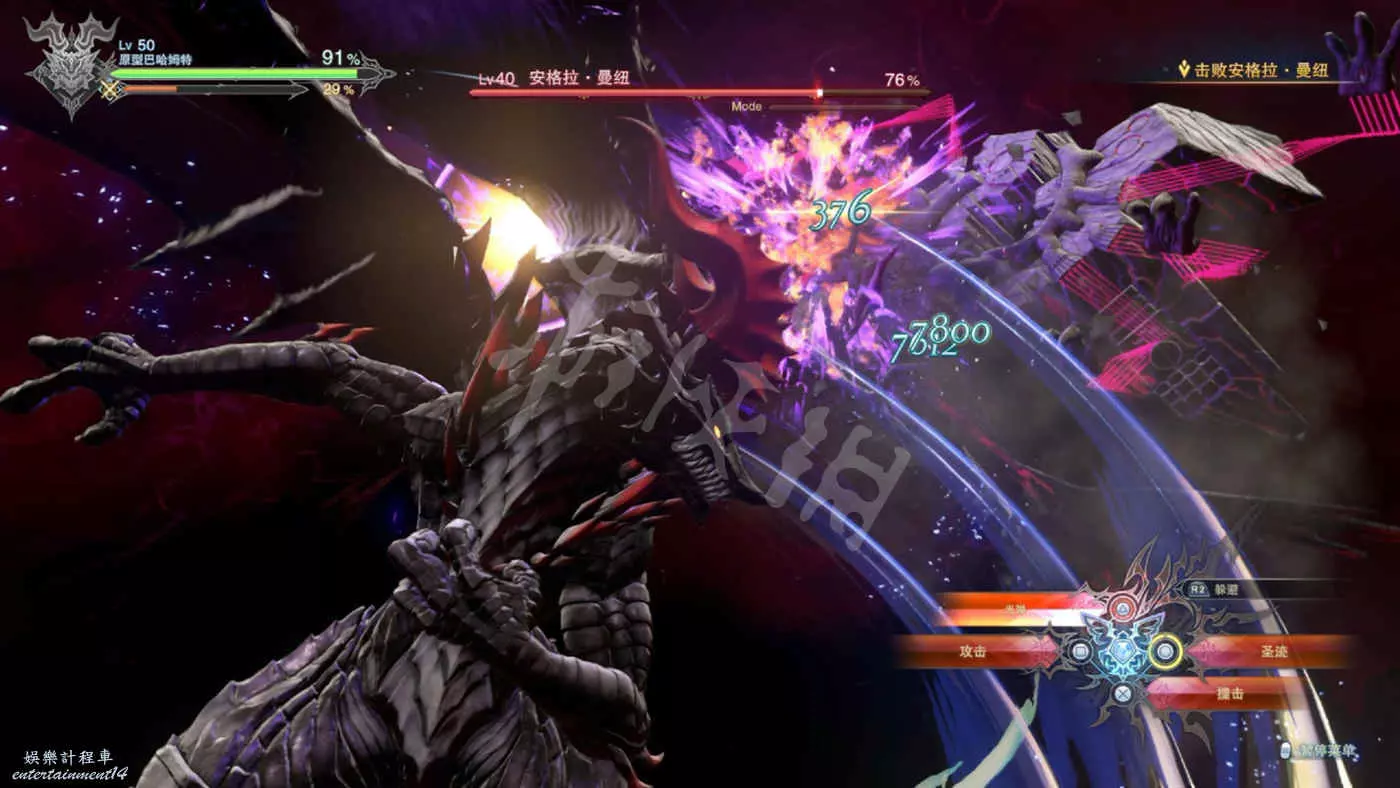Choose the 撞击 ram command
This screenshot has width=1400, height=788.
[1228, 693]
